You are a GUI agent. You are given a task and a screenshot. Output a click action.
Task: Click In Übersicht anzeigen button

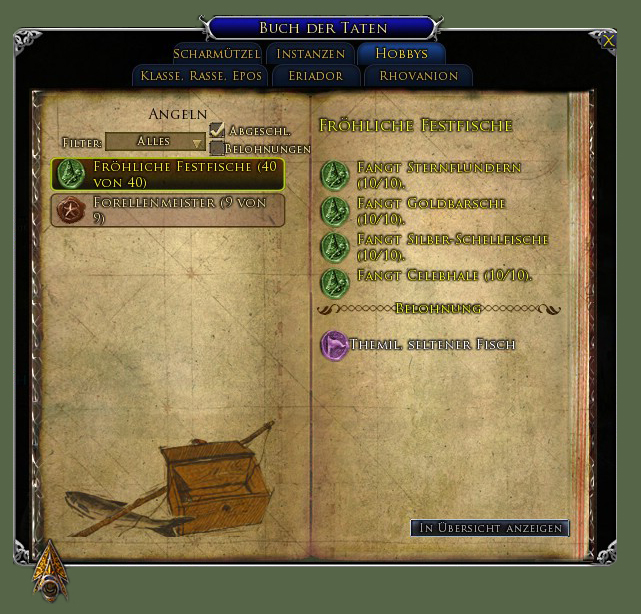click(x=490, y=528)
